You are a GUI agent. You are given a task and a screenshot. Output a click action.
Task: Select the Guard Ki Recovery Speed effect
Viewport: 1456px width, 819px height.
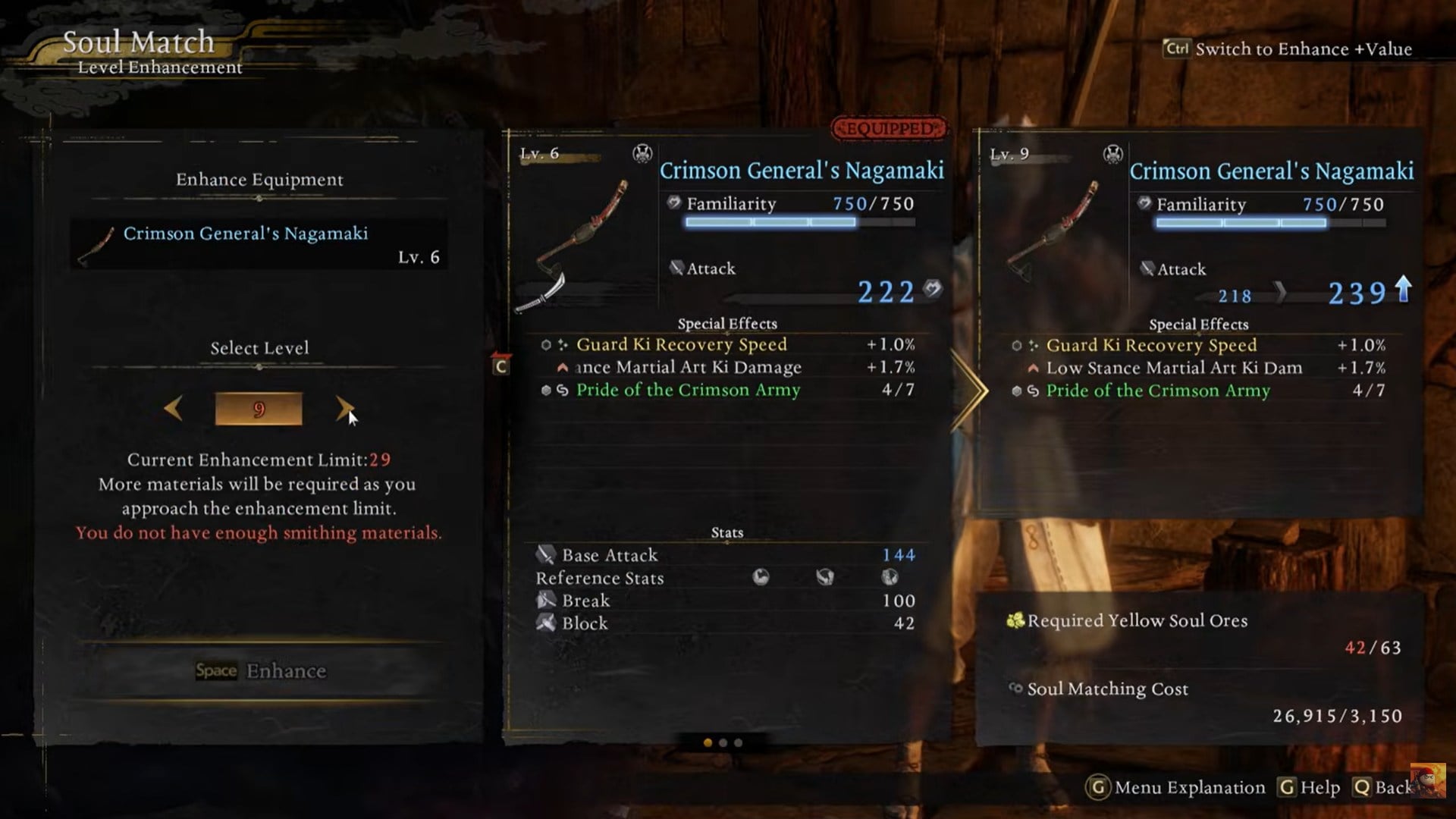pos(681,345)
